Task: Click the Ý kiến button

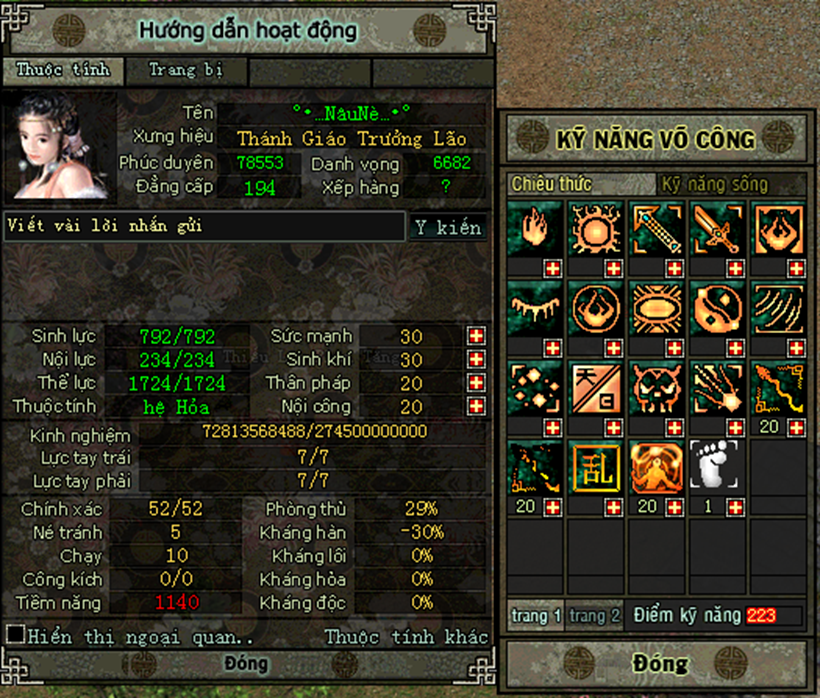Action: click(x=448, y=228)
